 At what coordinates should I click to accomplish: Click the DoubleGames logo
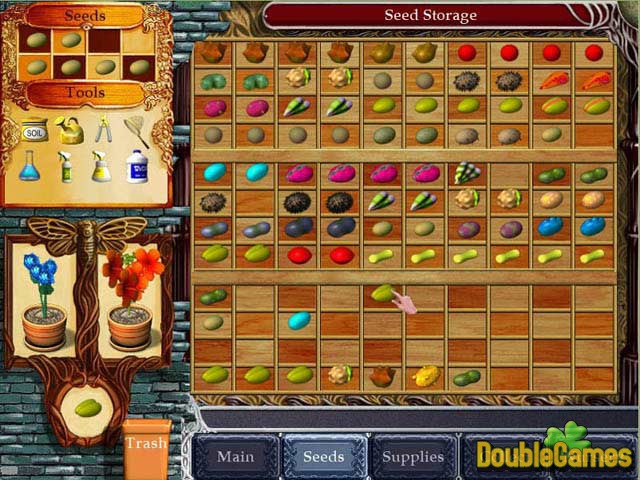tap(553, 450)
